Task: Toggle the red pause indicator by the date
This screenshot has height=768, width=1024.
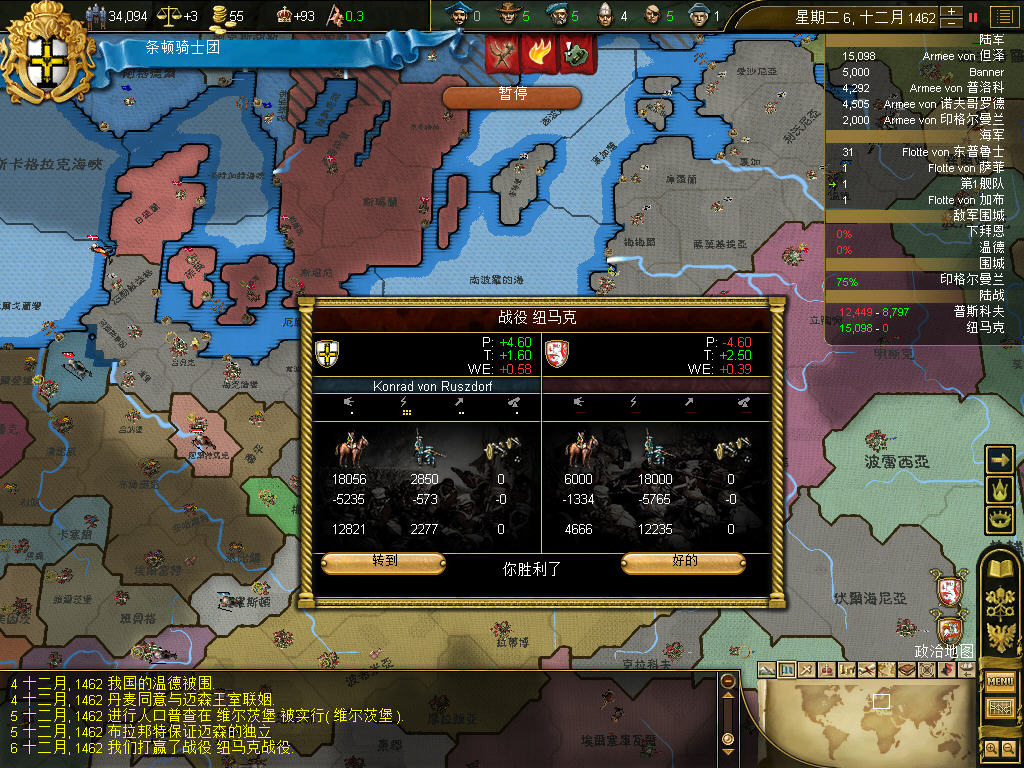Action: point(973,17)
